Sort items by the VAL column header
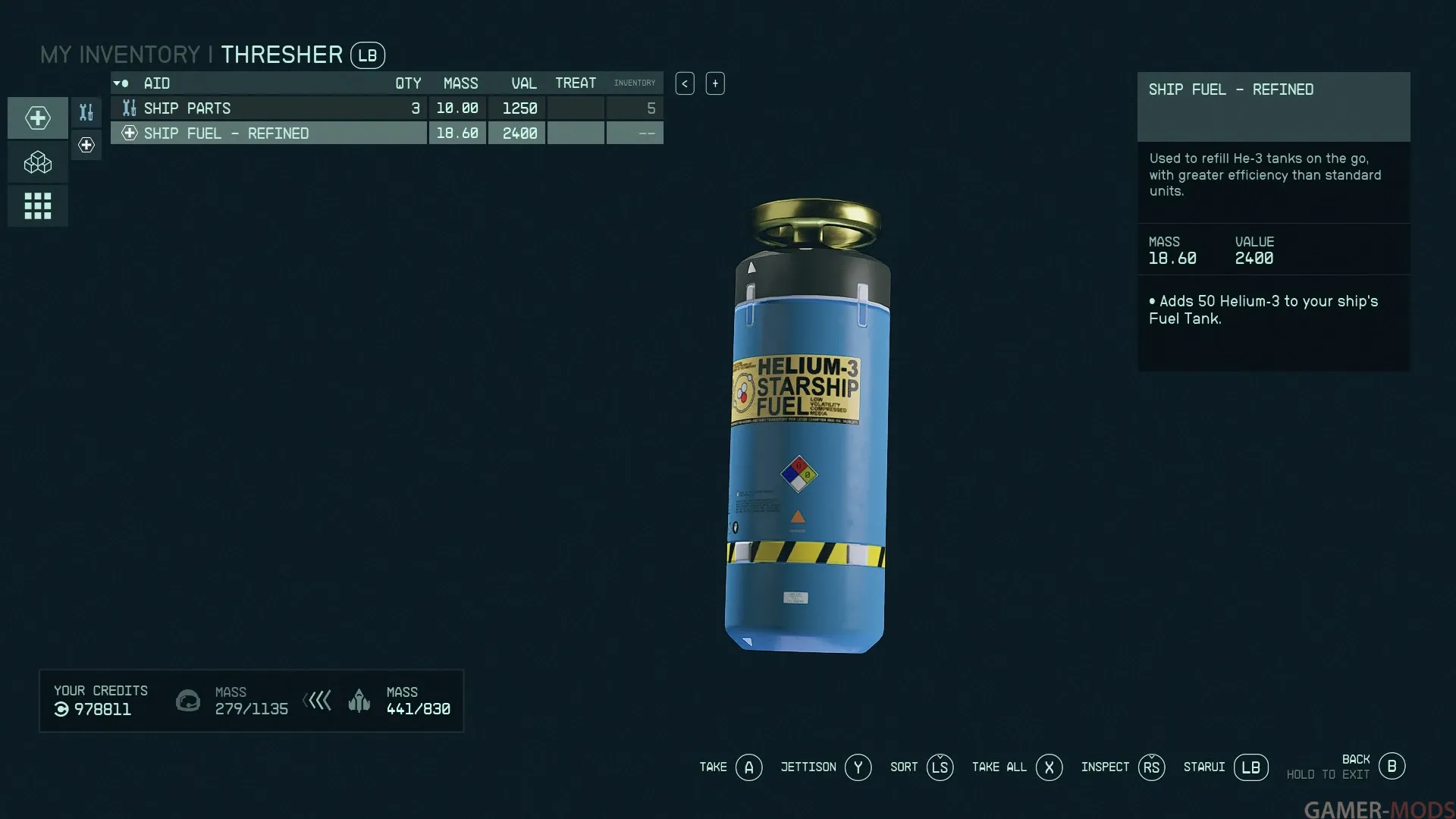The width and height of the screenshot is (1456, 819). coord(523,83)
